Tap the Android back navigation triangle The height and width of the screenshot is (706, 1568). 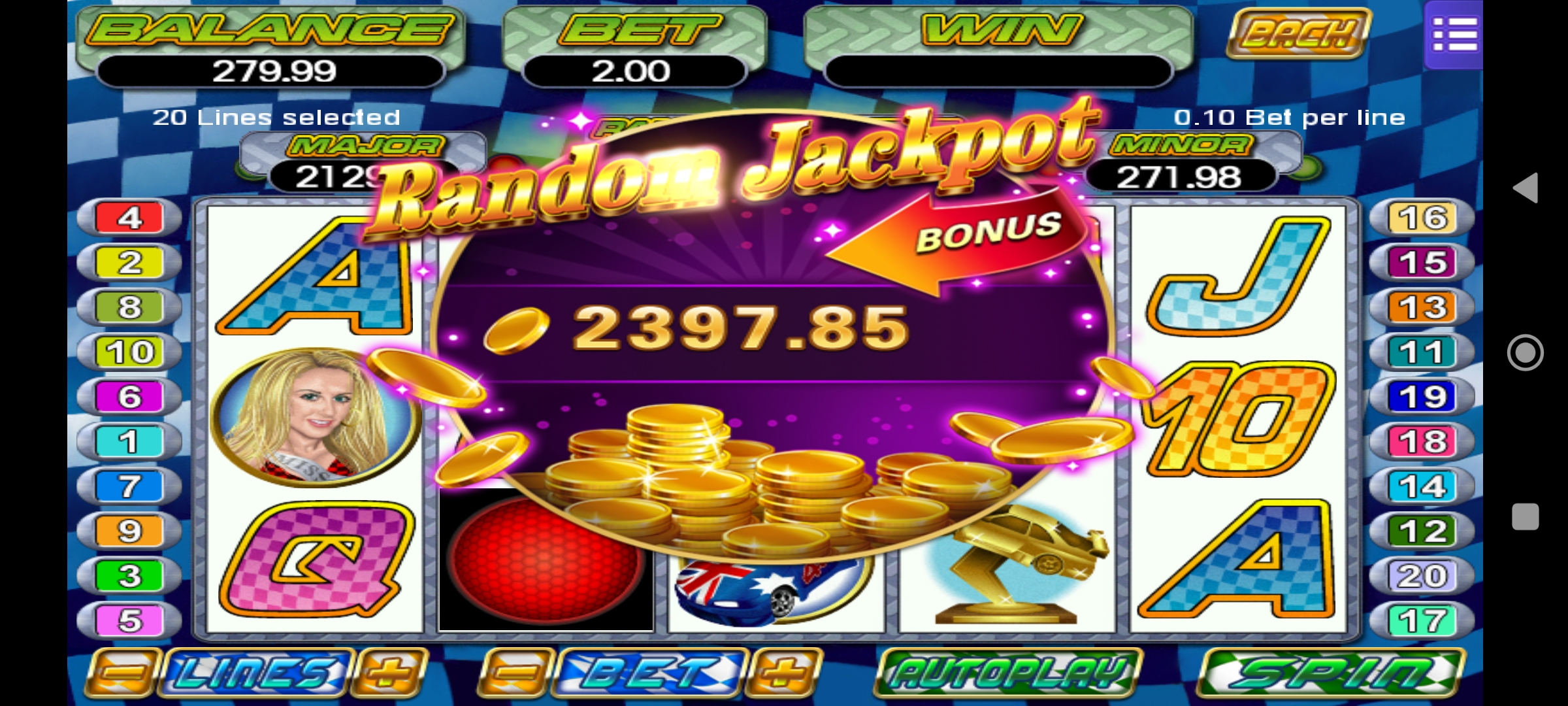pyautogui.click(x=1526, y=188)
